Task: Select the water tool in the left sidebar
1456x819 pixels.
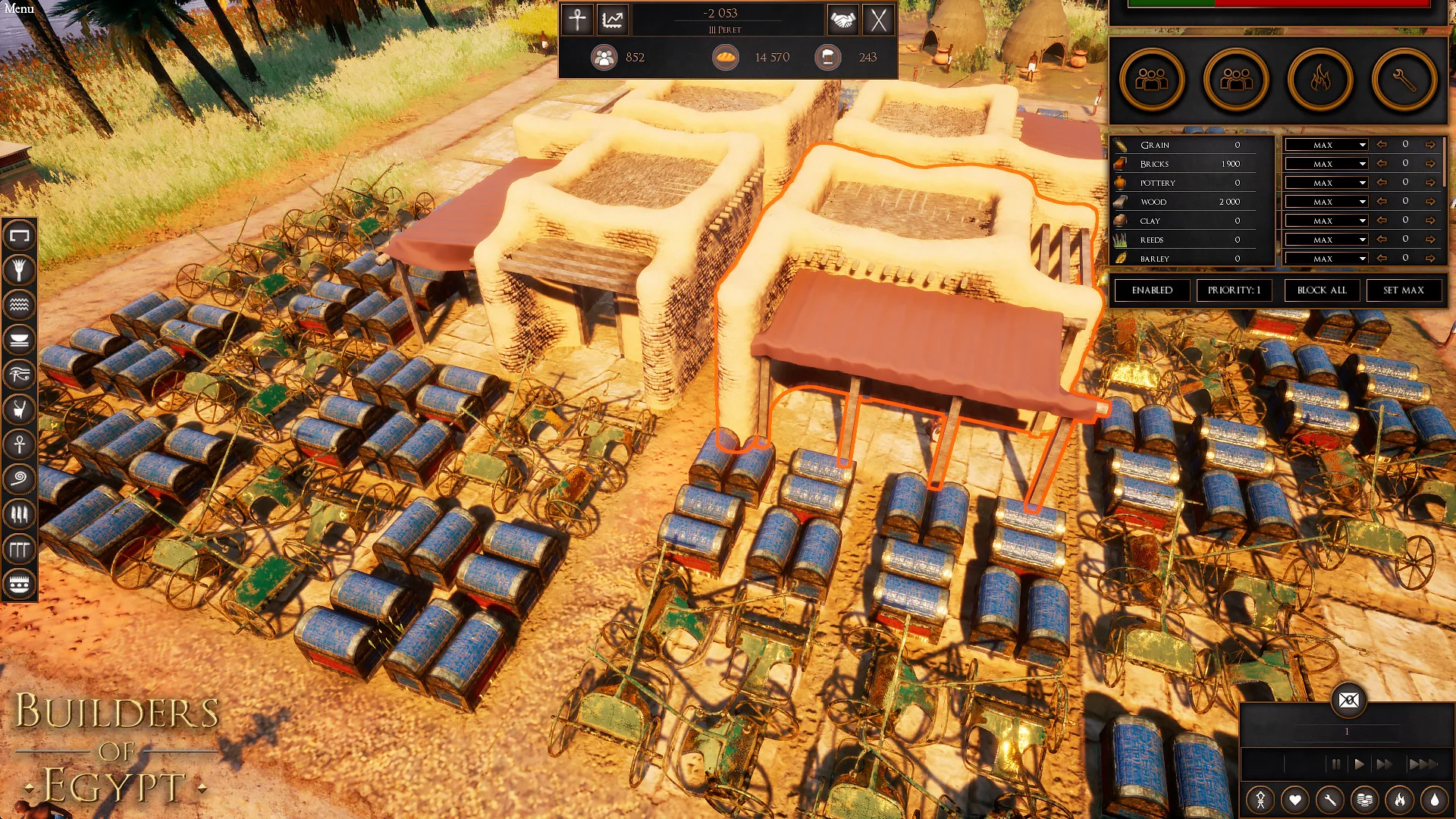Action: pyautogui.click(x=20, y=306)
